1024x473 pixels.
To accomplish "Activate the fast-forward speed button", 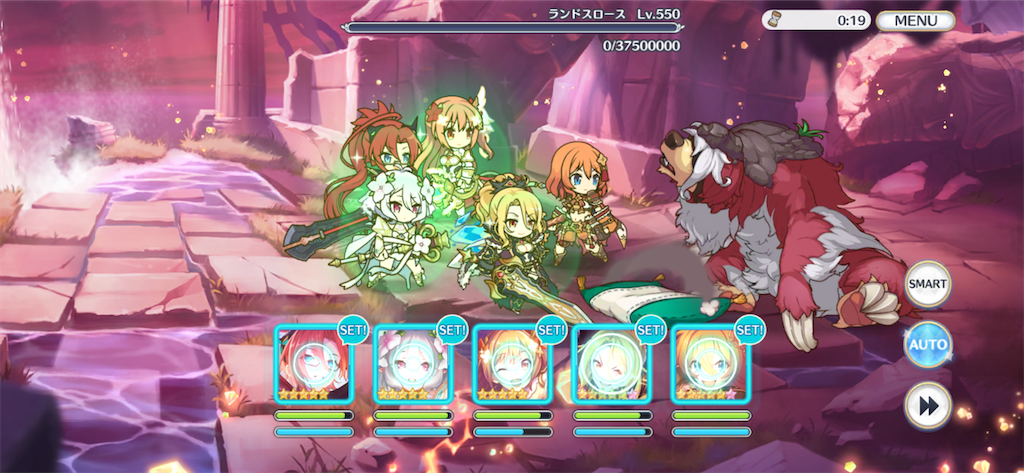I will [x=927, y=406].
